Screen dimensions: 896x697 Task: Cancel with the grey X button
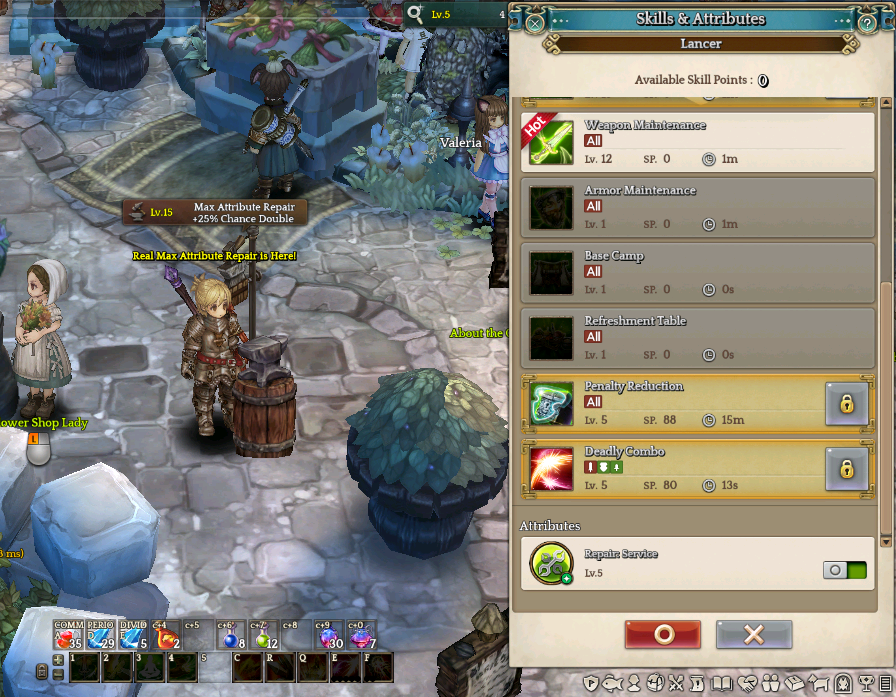pos(754,634)
